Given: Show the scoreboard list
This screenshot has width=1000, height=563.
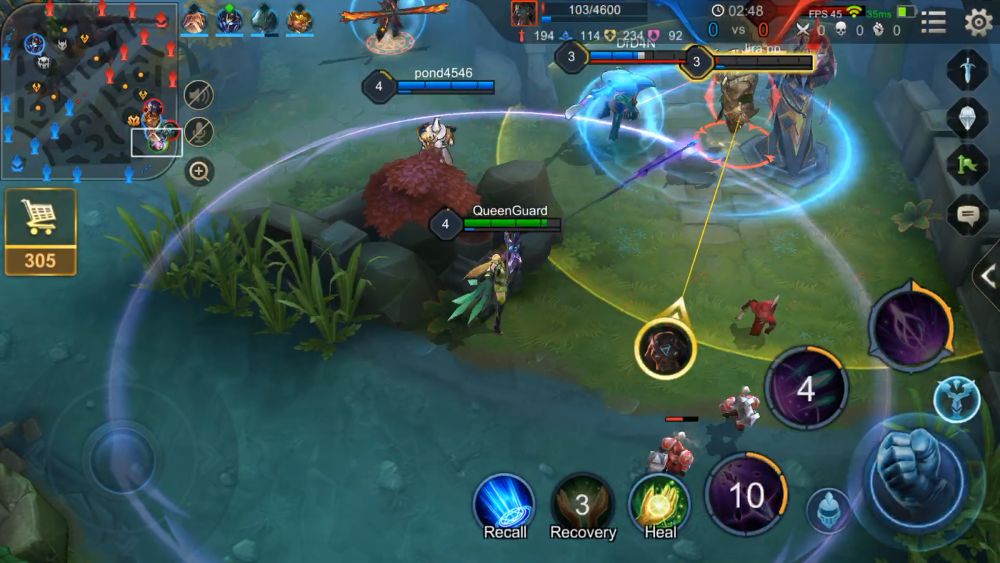Looking at the screenshot, I should coord(933,22).
